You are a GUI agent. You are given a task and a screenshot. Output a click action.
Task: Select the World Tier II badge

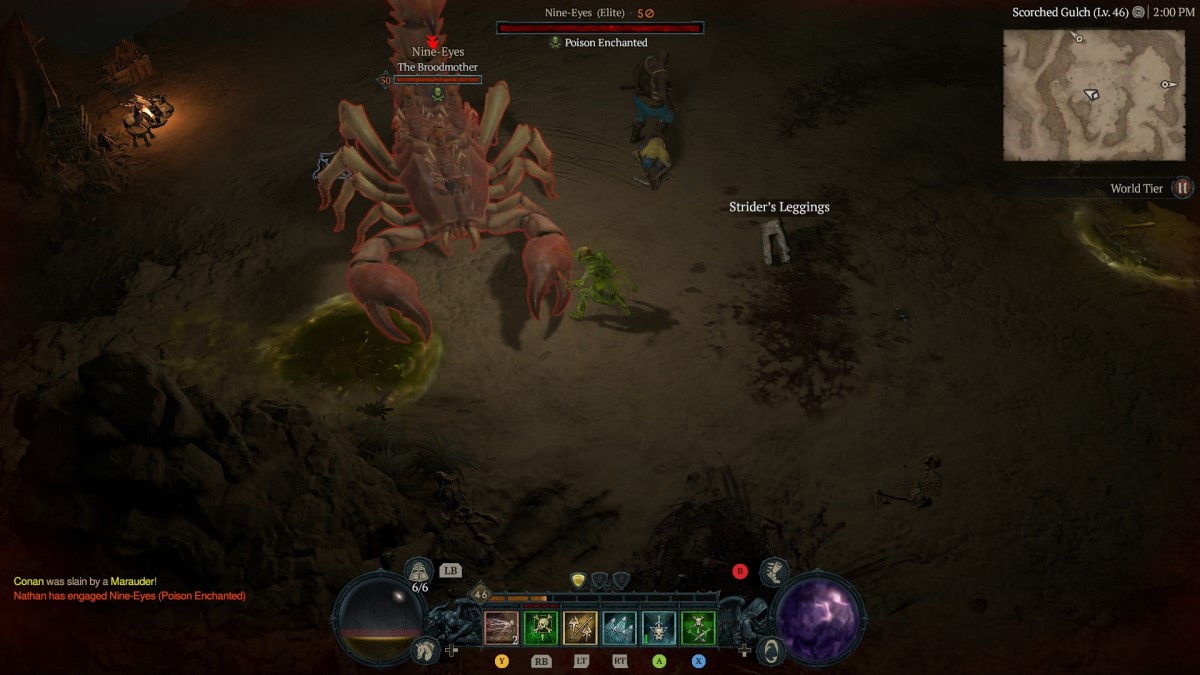pos(1182,188)
